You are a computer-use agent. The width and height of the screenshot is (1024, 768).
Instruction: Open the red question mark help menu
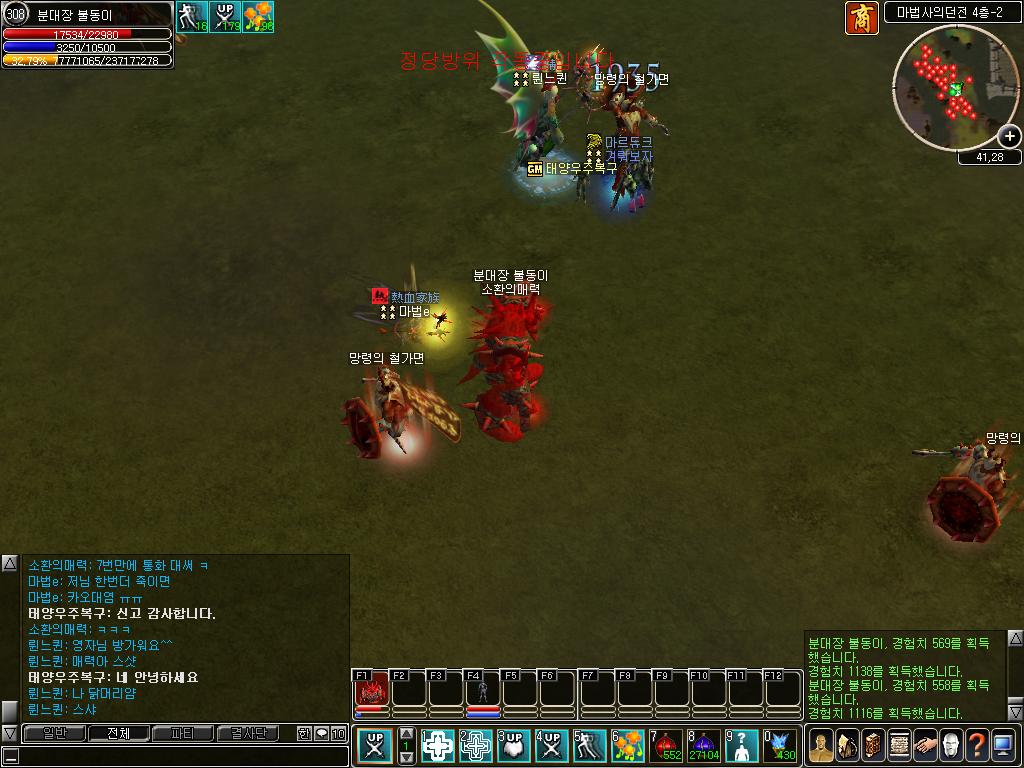pos(976,746)
